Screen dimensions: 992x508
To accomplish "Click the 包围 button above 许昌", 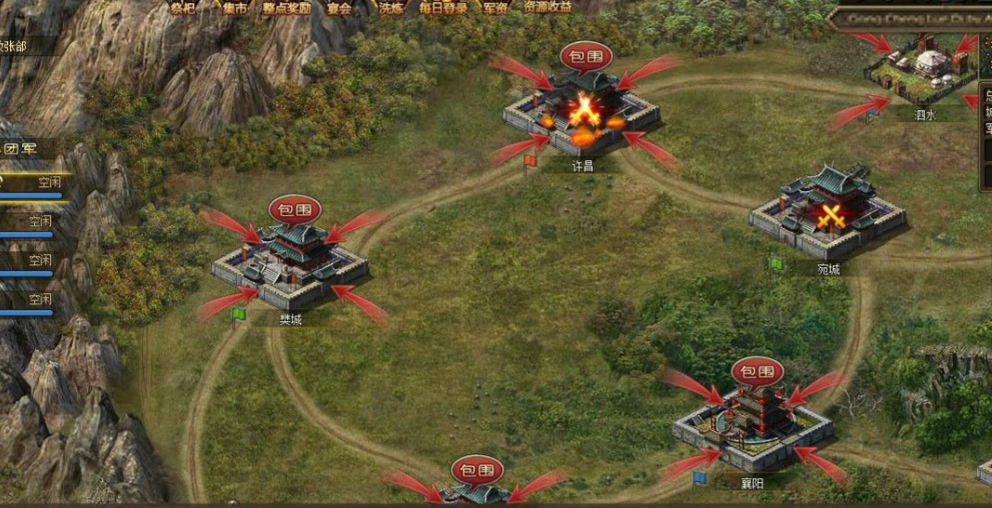I will [585, 55].
